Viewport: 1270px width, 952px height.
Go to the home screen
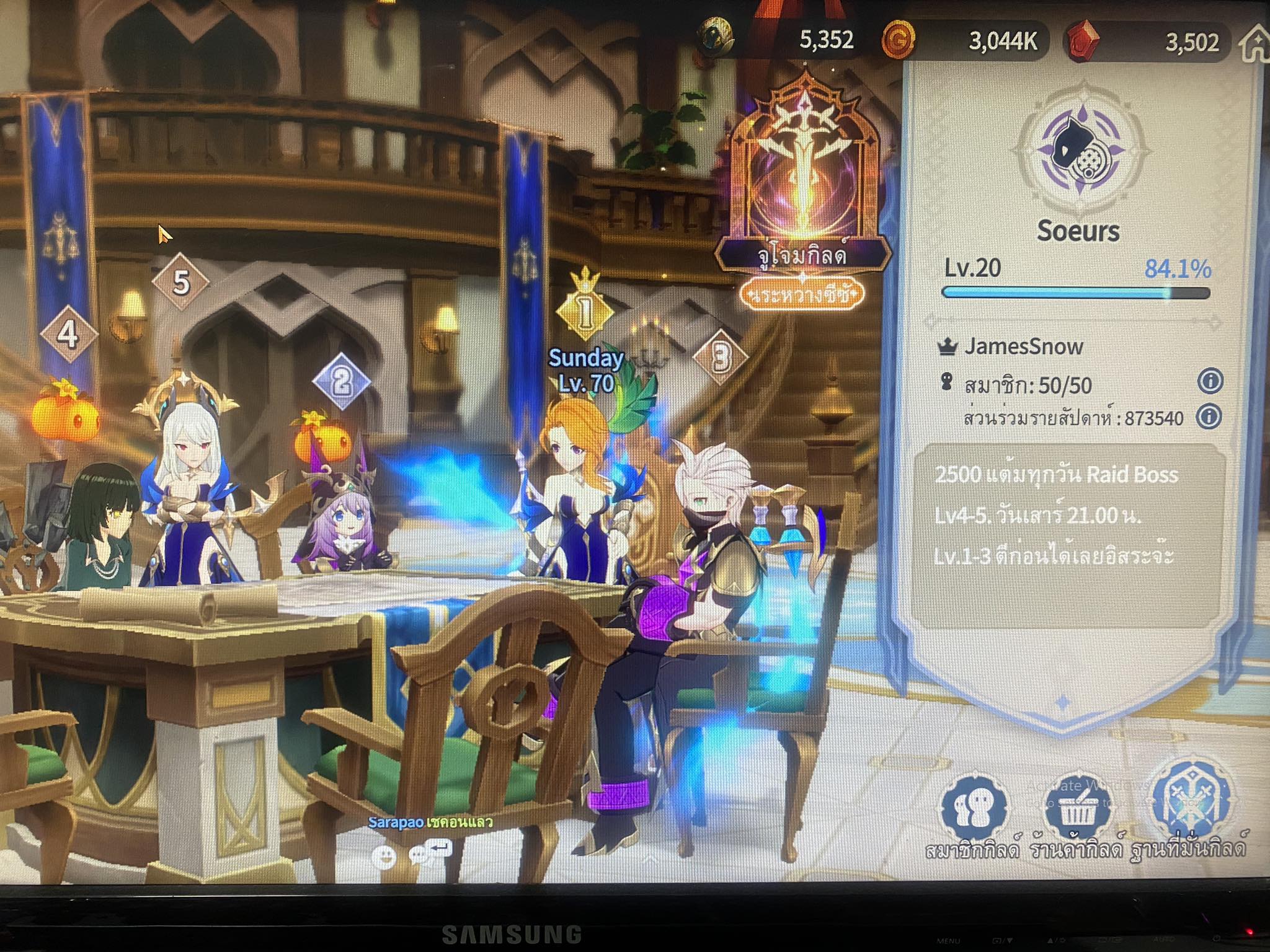[1255, 45]
